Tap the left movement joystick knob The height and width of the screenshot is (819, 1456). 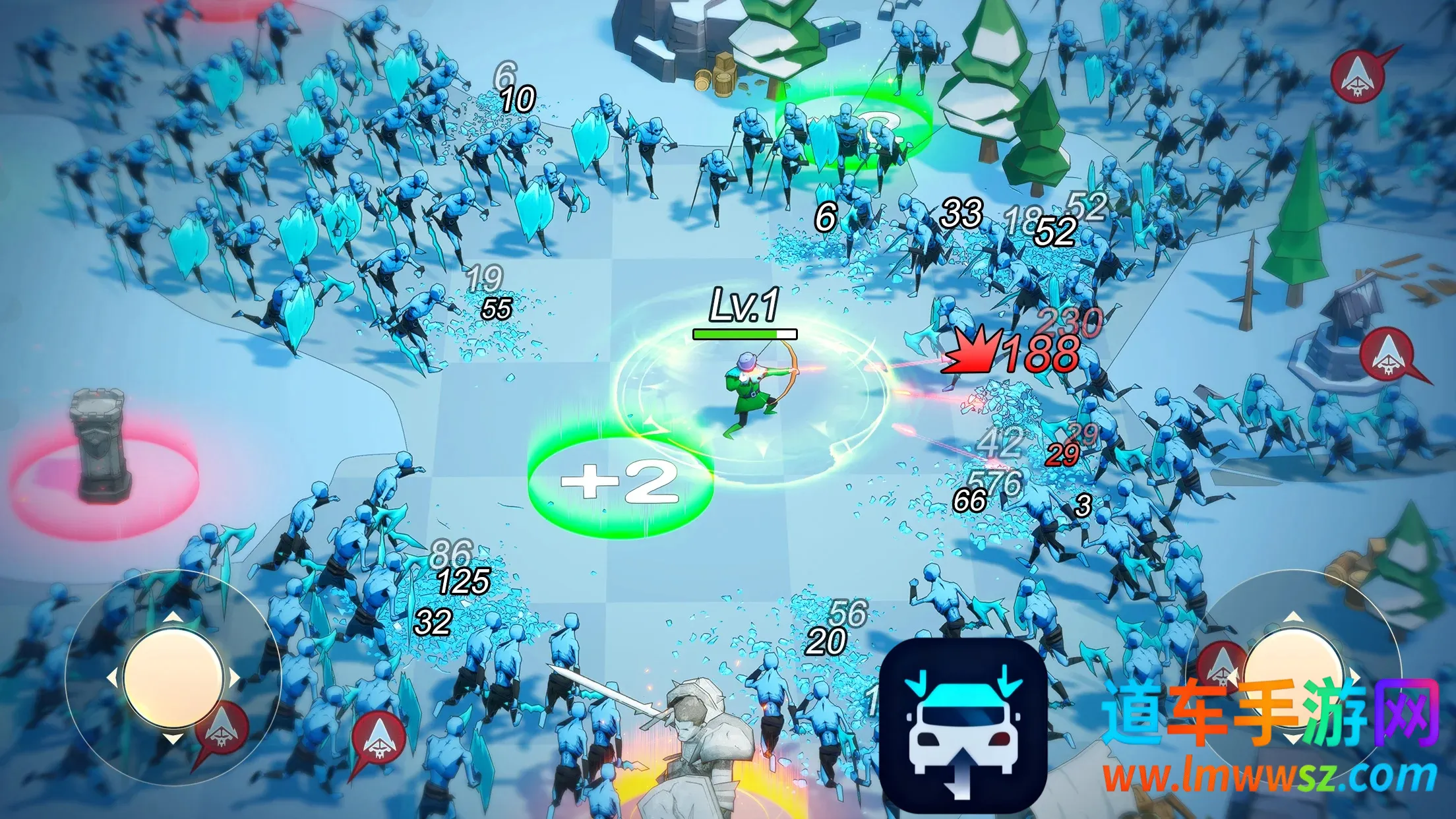[173, 678]
